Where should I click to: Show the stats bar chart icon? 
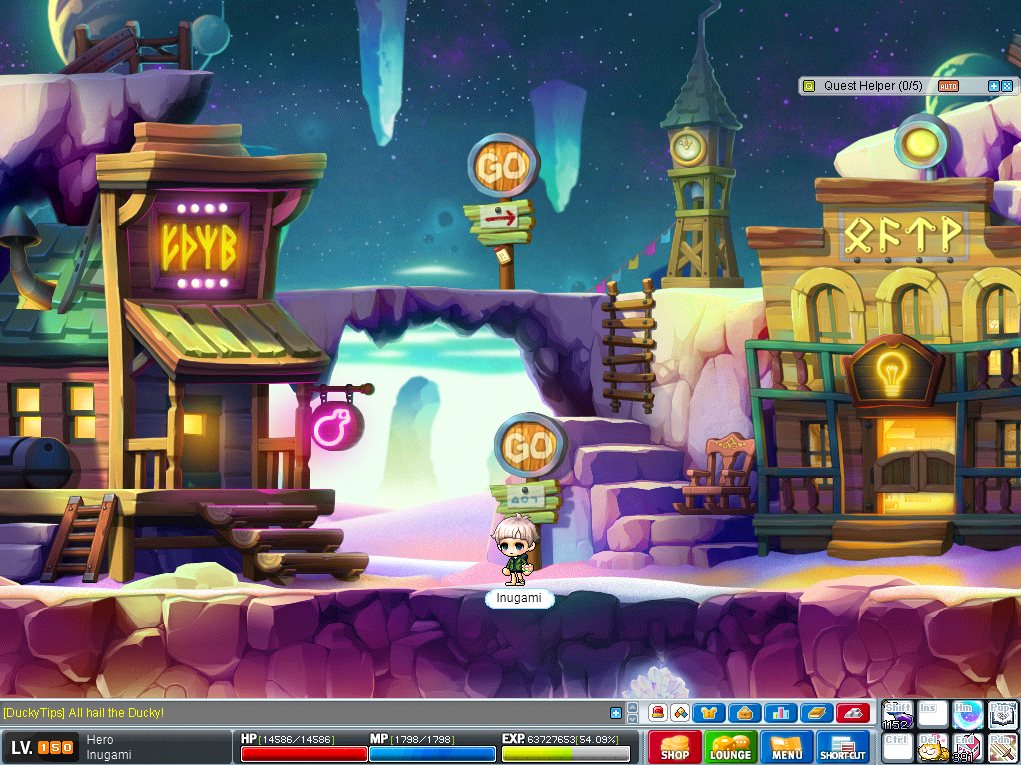(x=780, y=713)
